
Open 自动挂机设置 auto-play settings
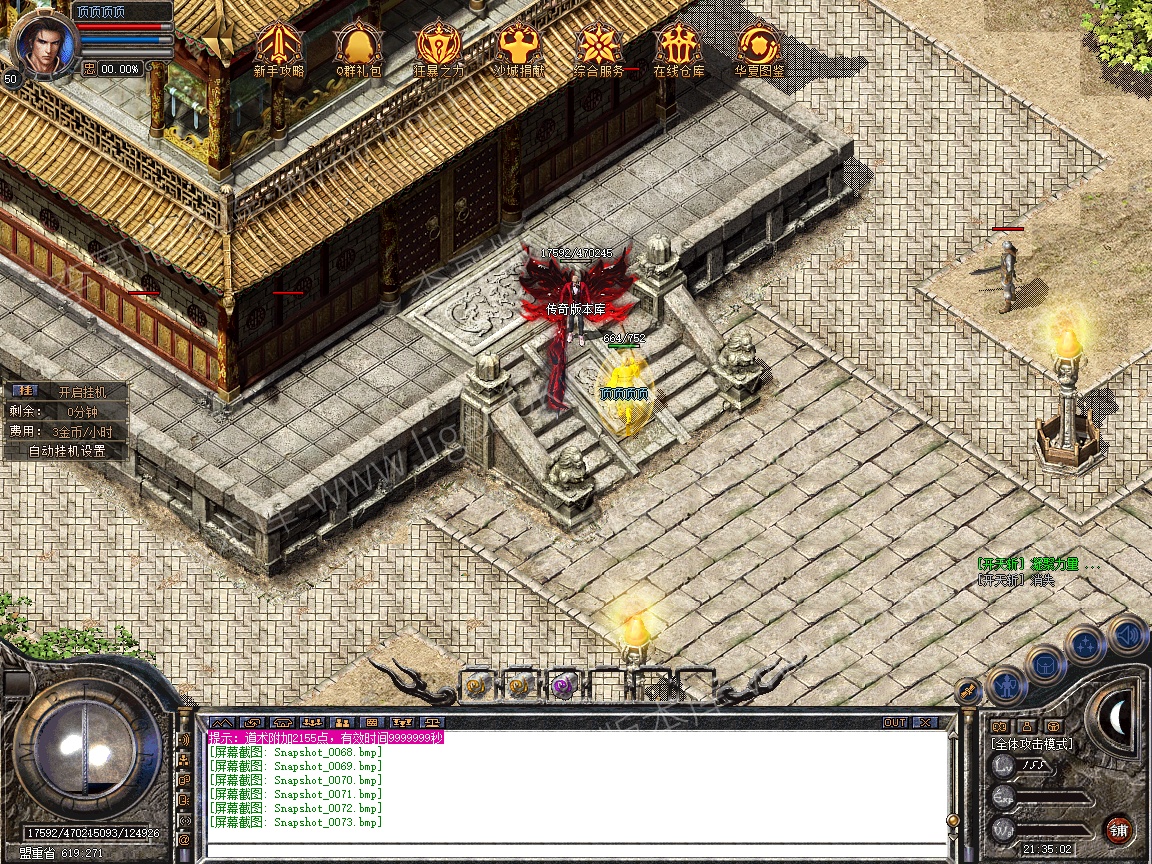(67, 451)
